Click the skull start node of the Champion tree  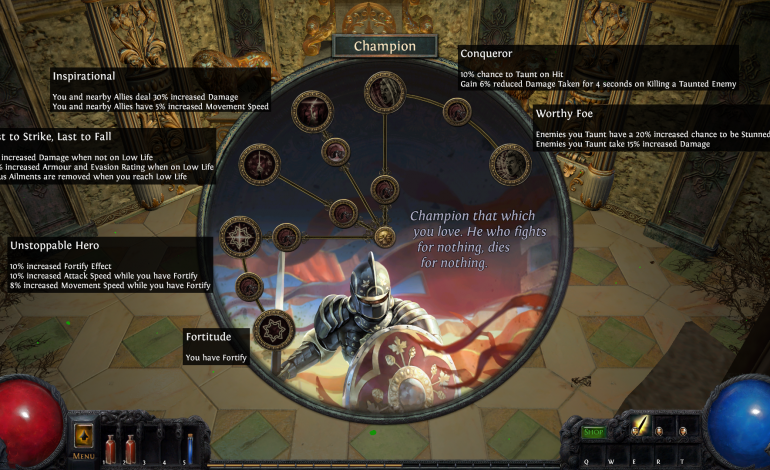(384, 236)
